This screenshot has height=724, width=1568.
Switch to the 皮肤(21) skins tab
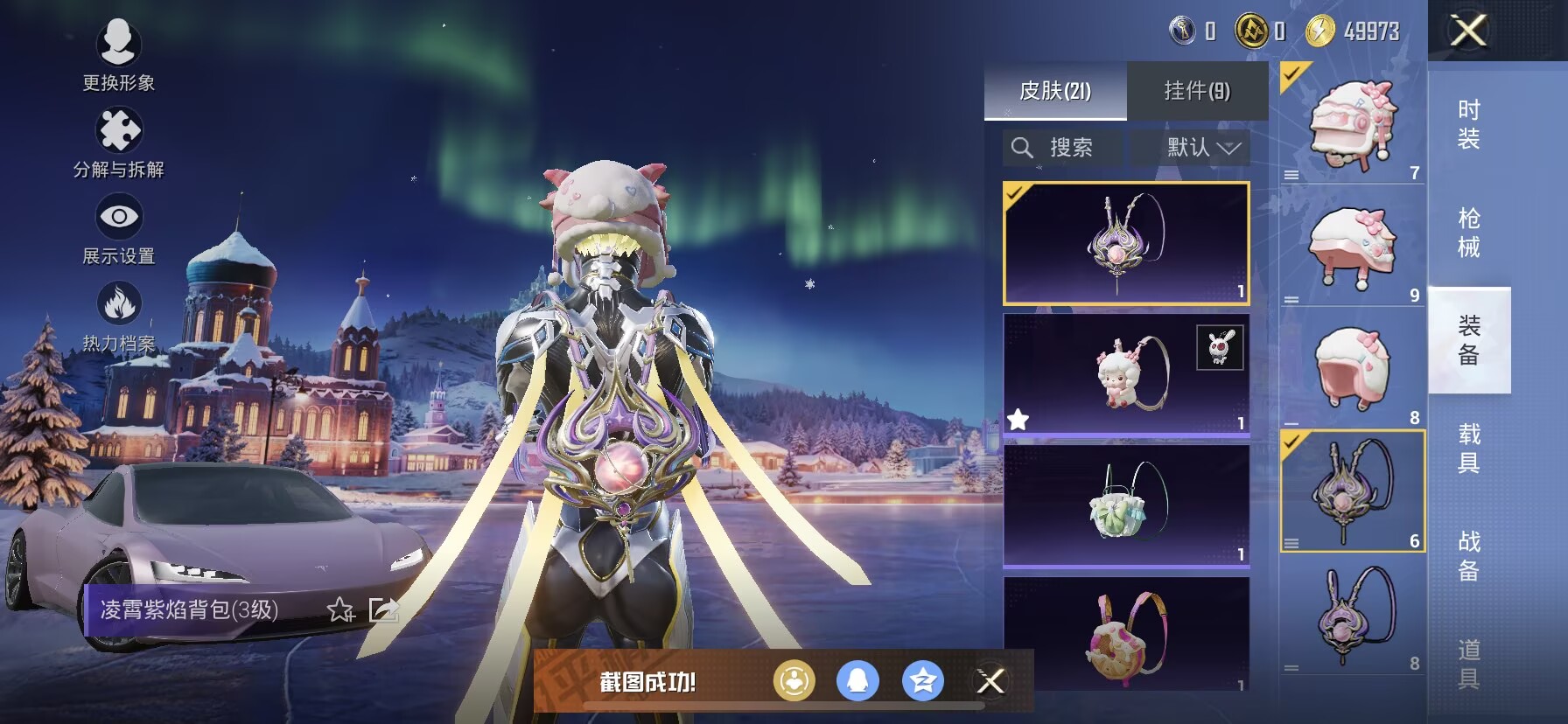[1055, 91]
